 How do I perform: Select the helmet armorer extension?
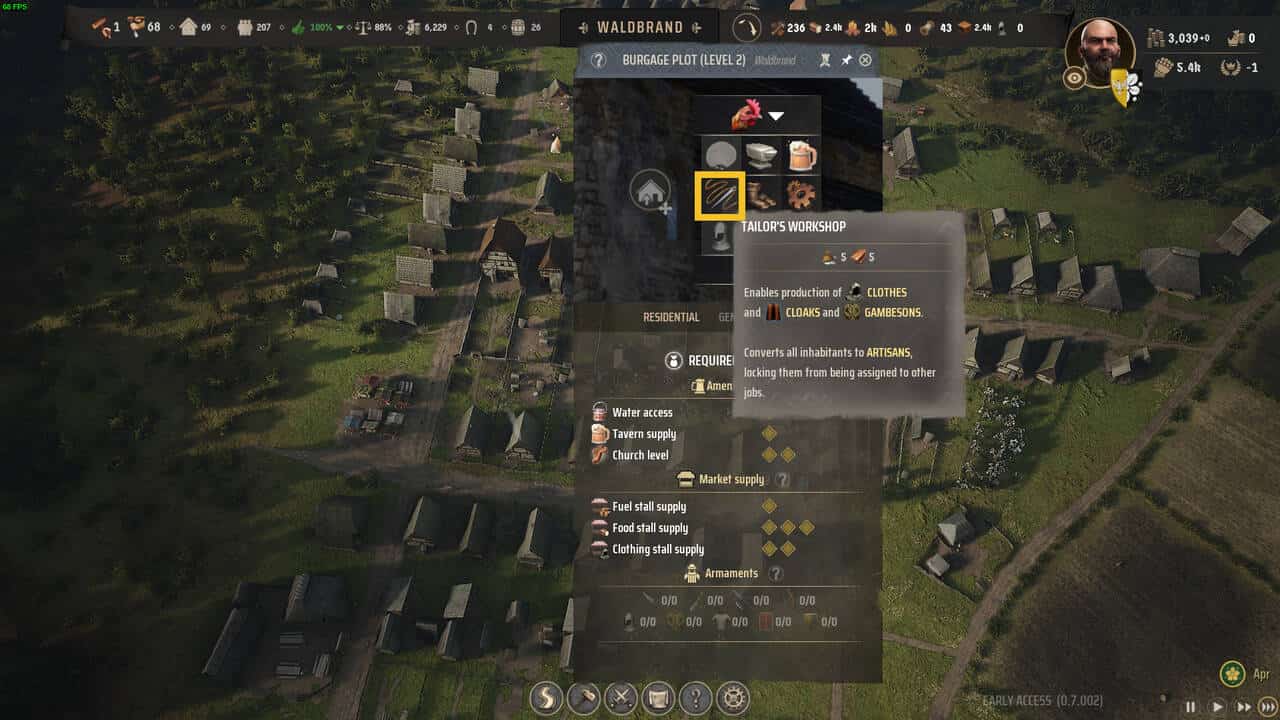pyautogui.click(x=719, y=236)
